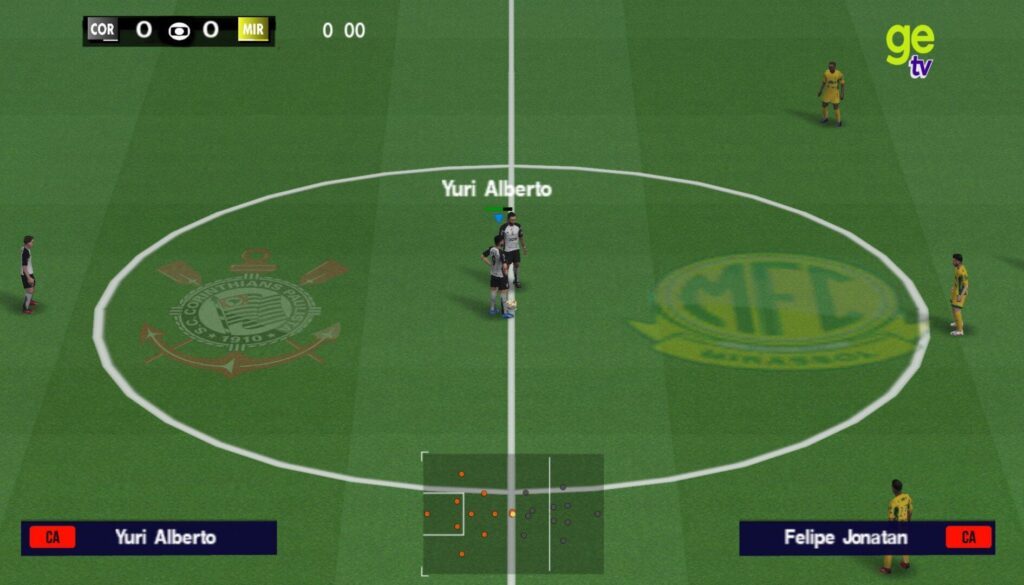1024x585 pixels.
Task: Click the ge tv channel logo
Action: coord(909,48)
